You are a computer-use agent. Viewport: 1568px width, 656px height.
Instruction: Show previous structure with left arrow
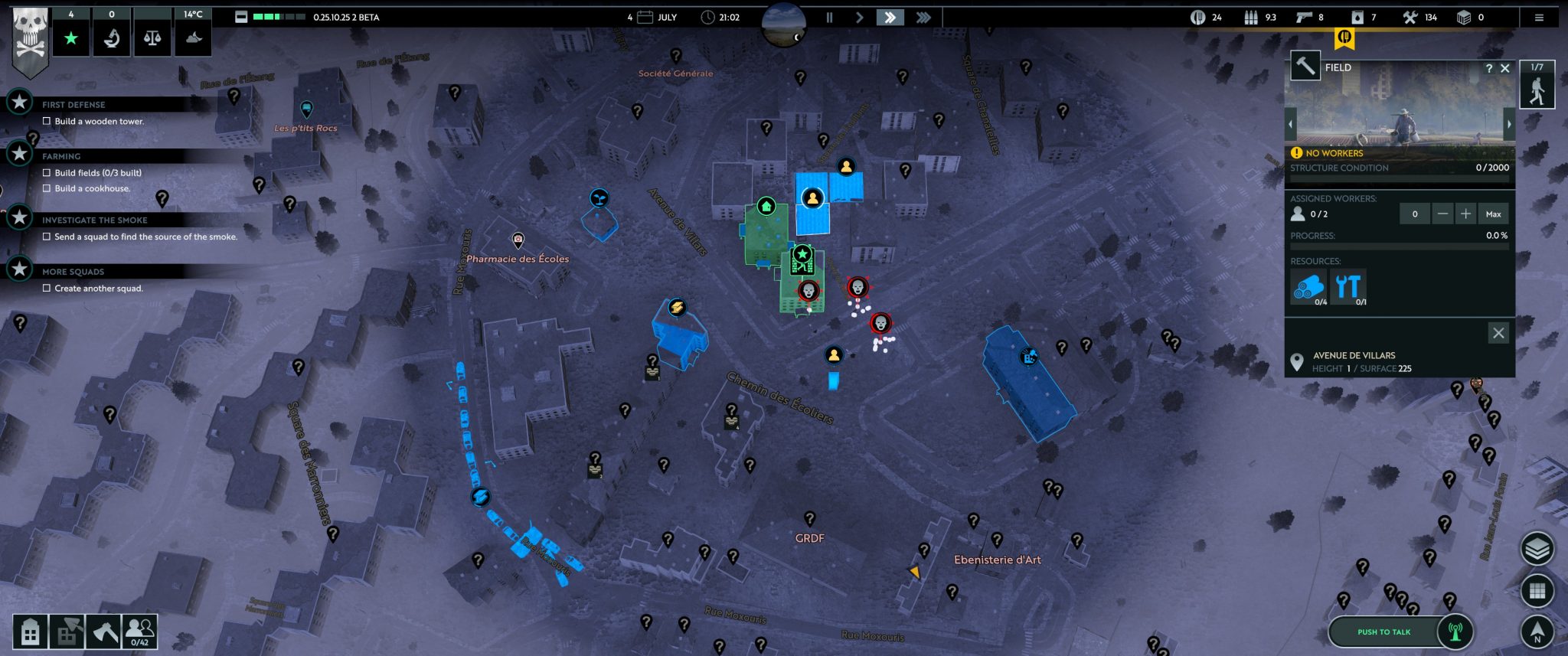coord(1291,124)
